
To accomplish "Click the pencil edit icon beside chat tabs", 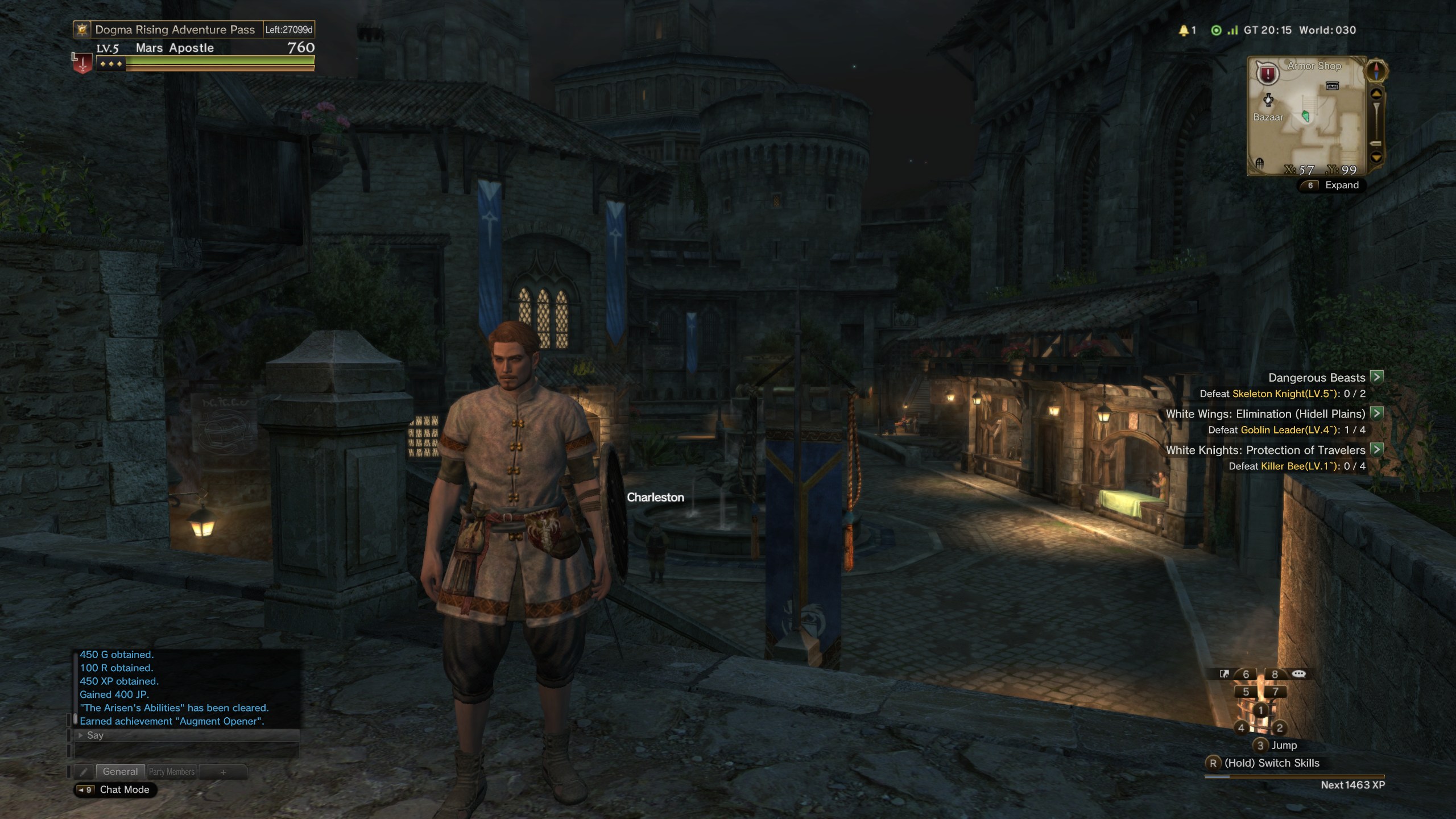I will pos(84,772).
